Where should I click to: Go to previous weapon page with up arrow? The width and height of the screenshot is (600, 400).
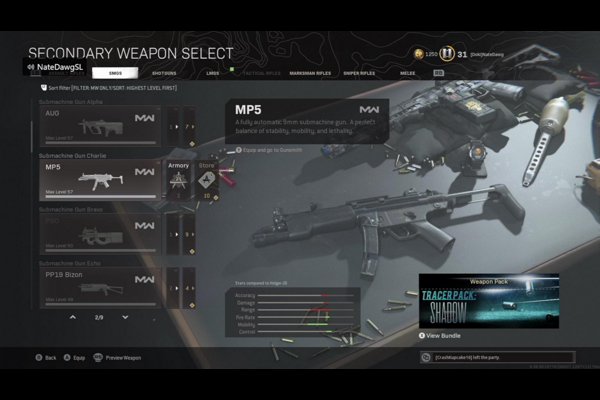(72, 317)
